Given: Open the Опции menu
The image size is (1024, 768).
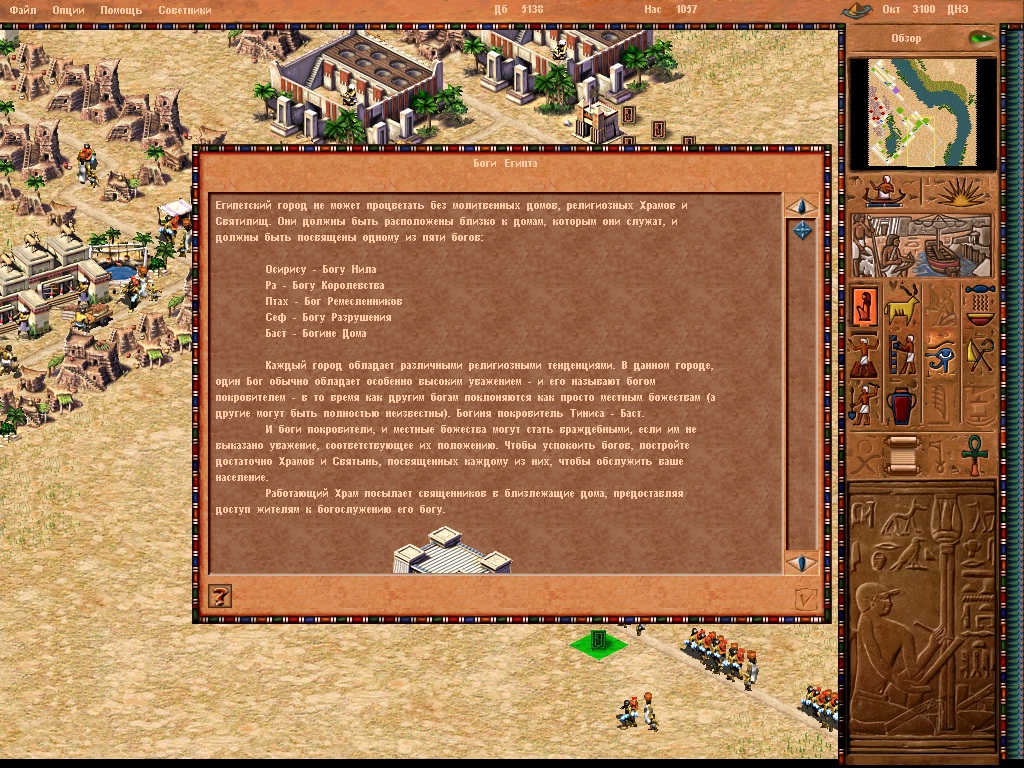Looking at the screenshot, I should (x=68, y=10).
